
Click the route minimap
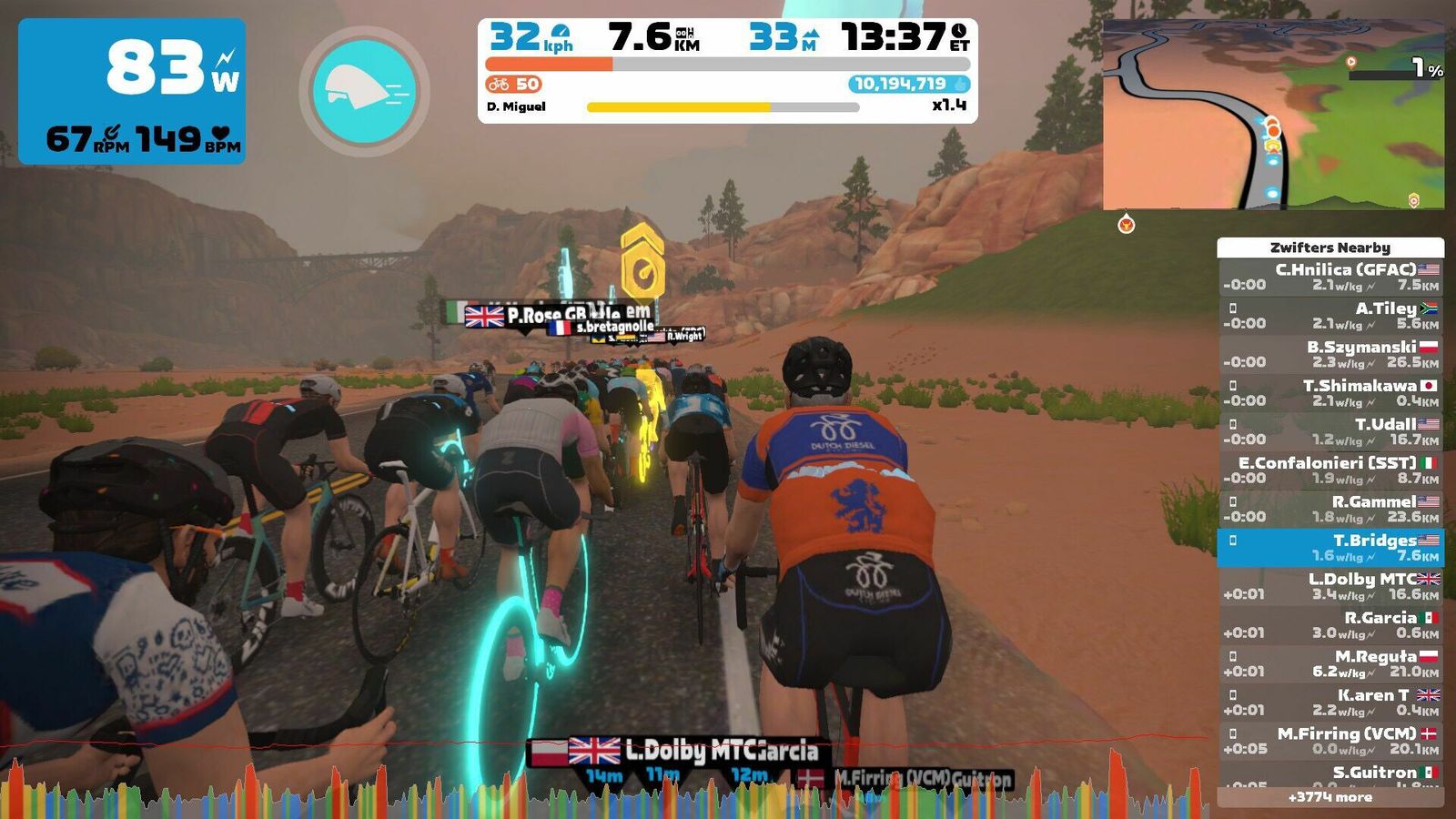click(x=1272, y=115)
